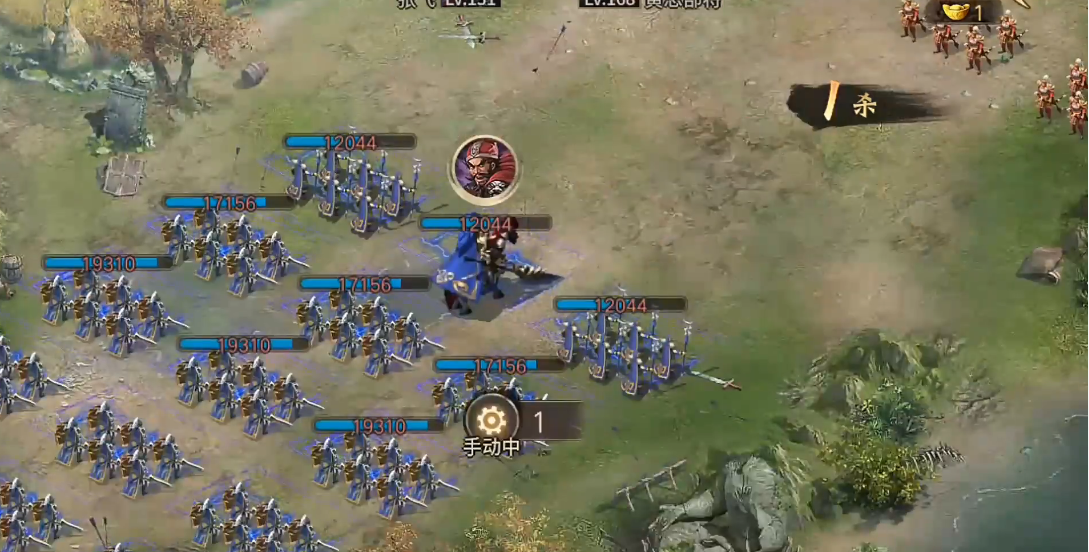Tap the 杀 ink-brush banner
The width and height of the screenshot is (1089, 552).
pyautogui.click(x=864, y=105)
